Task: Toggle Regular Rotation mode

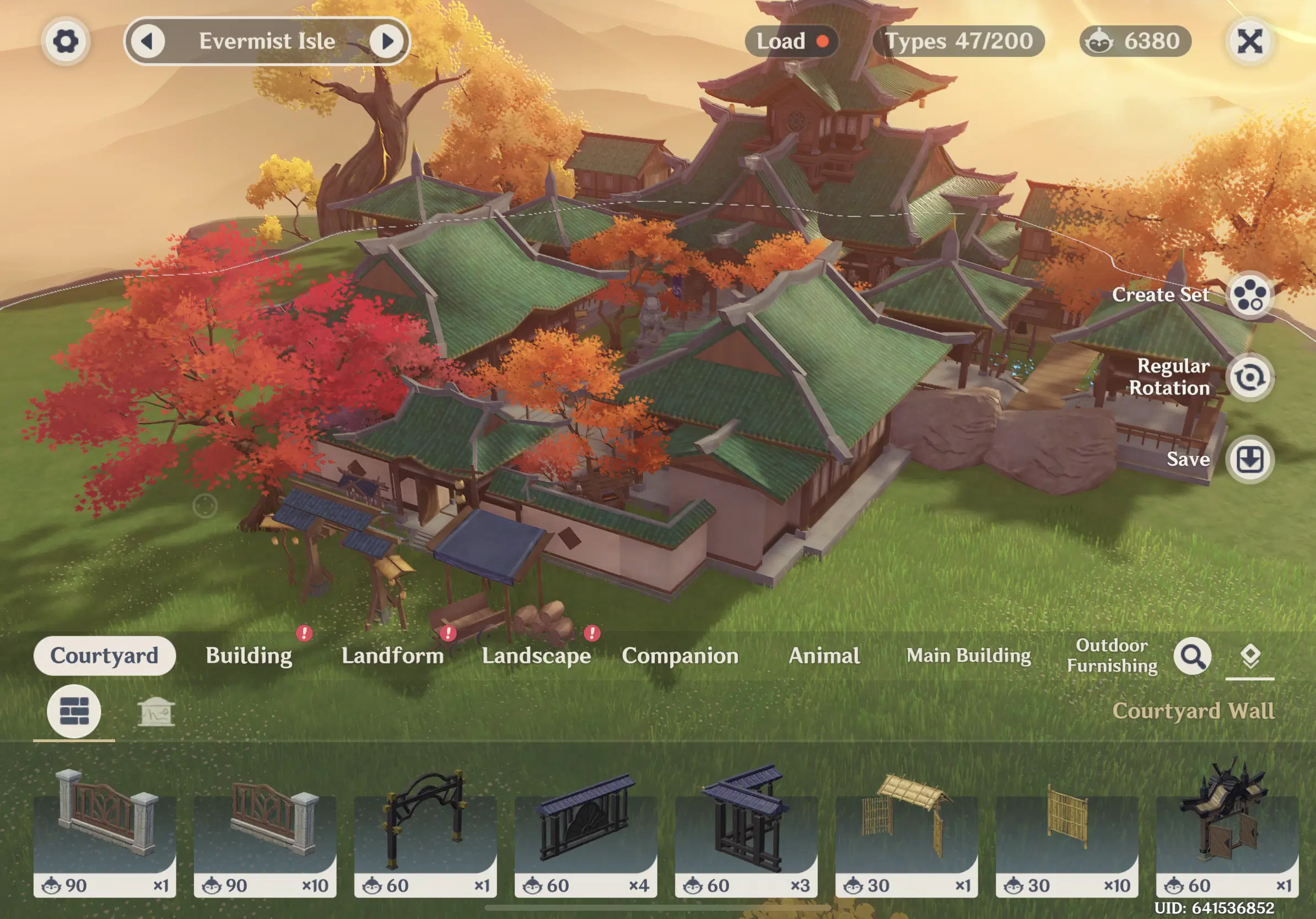Action: click(1249, 377)
